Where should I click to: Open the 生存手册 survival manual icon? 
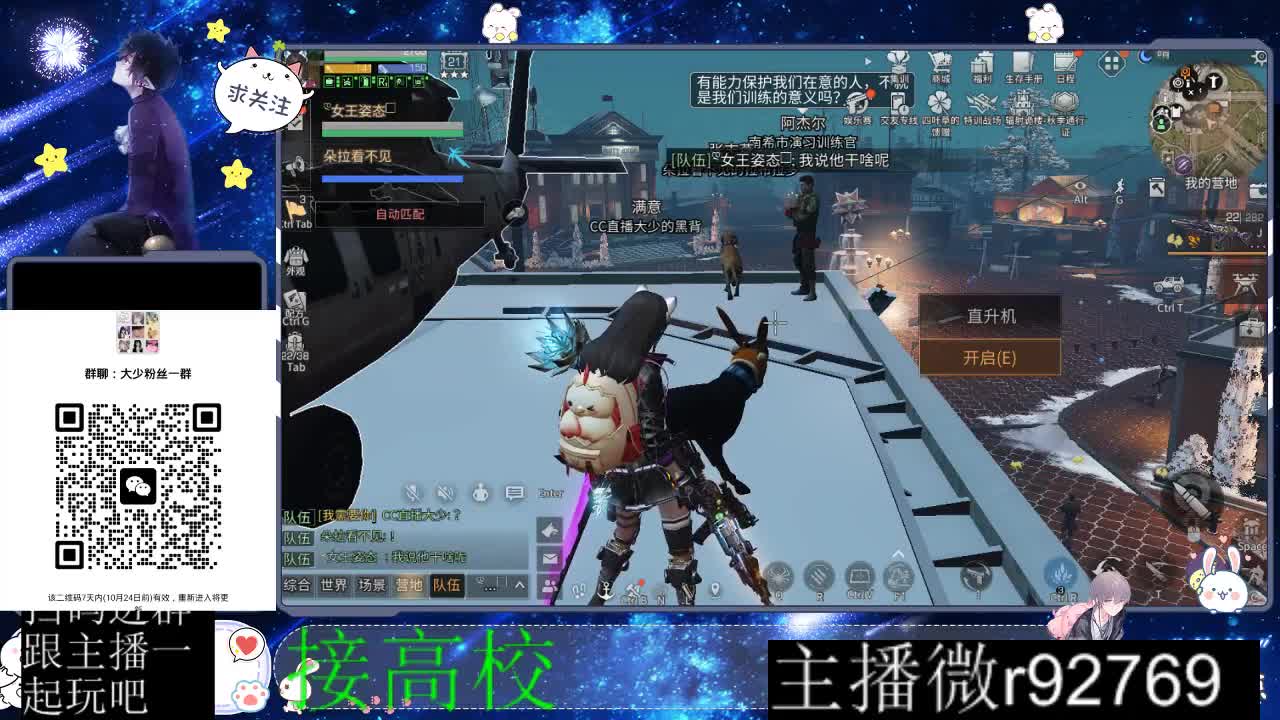[1022, 61]
